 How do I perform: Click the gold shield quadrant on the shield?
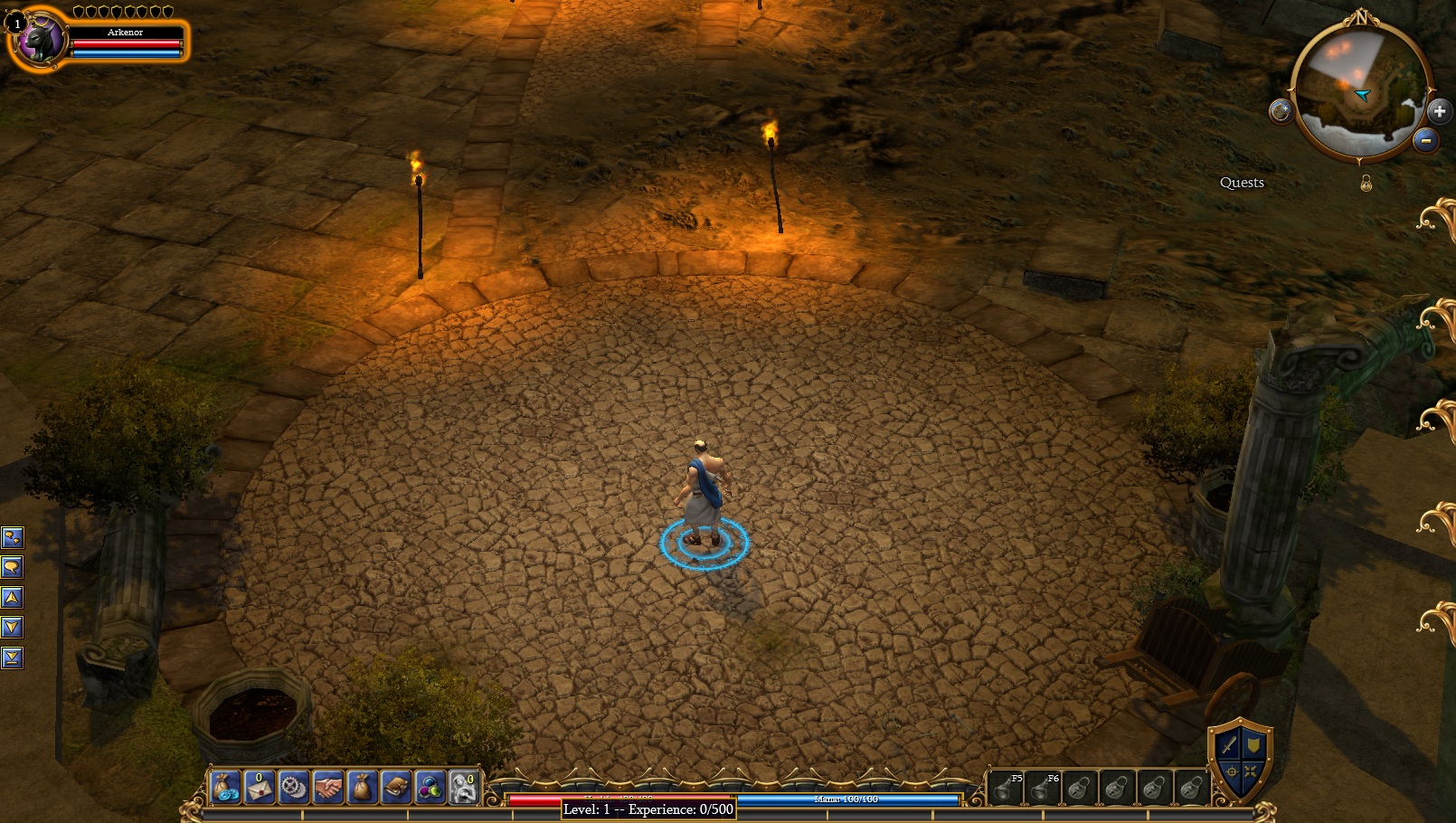coord(1253,744)
